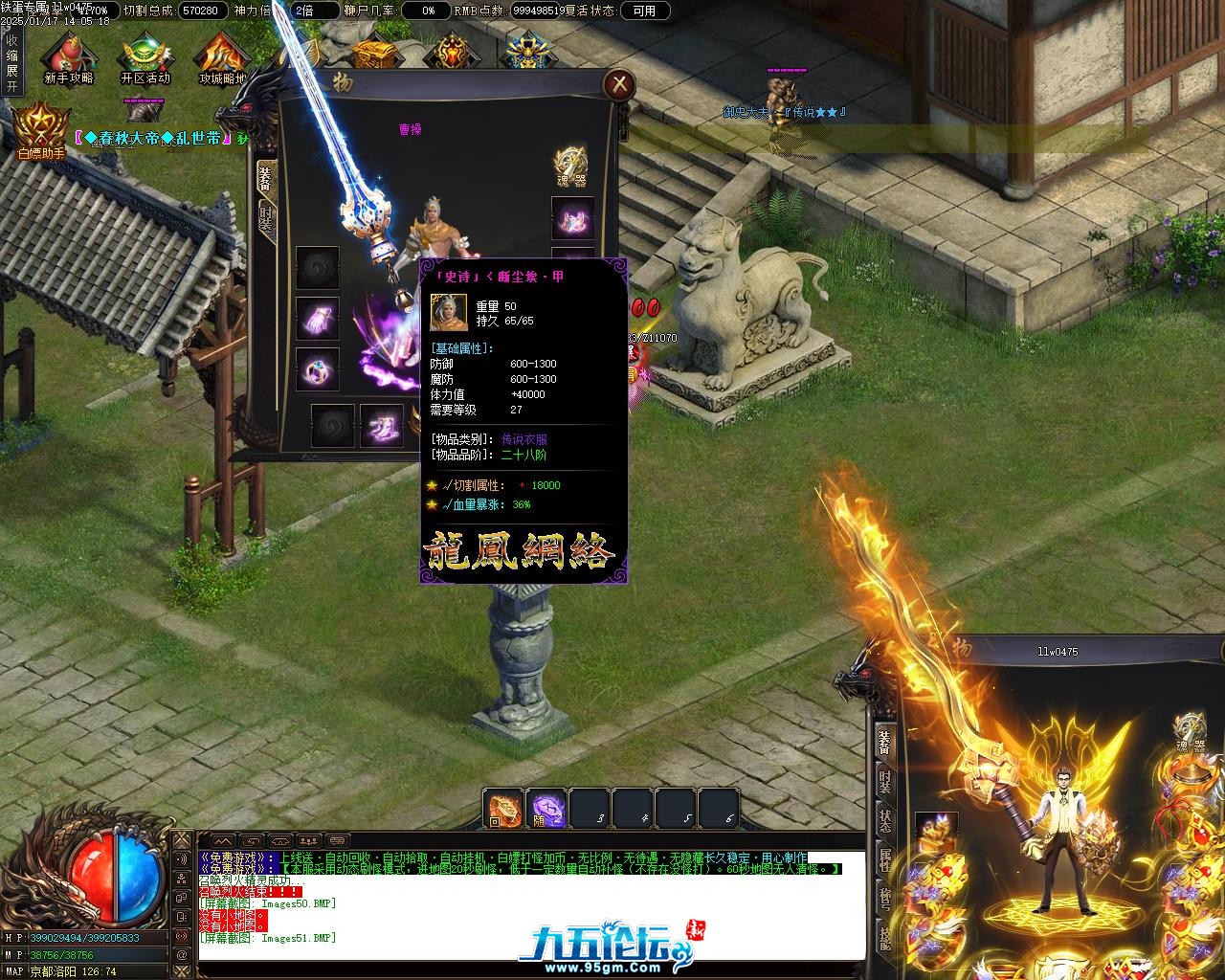Select the purple ring equipment slot
The height and width of the screenshot is (980, 1225).
coord(318,368)
